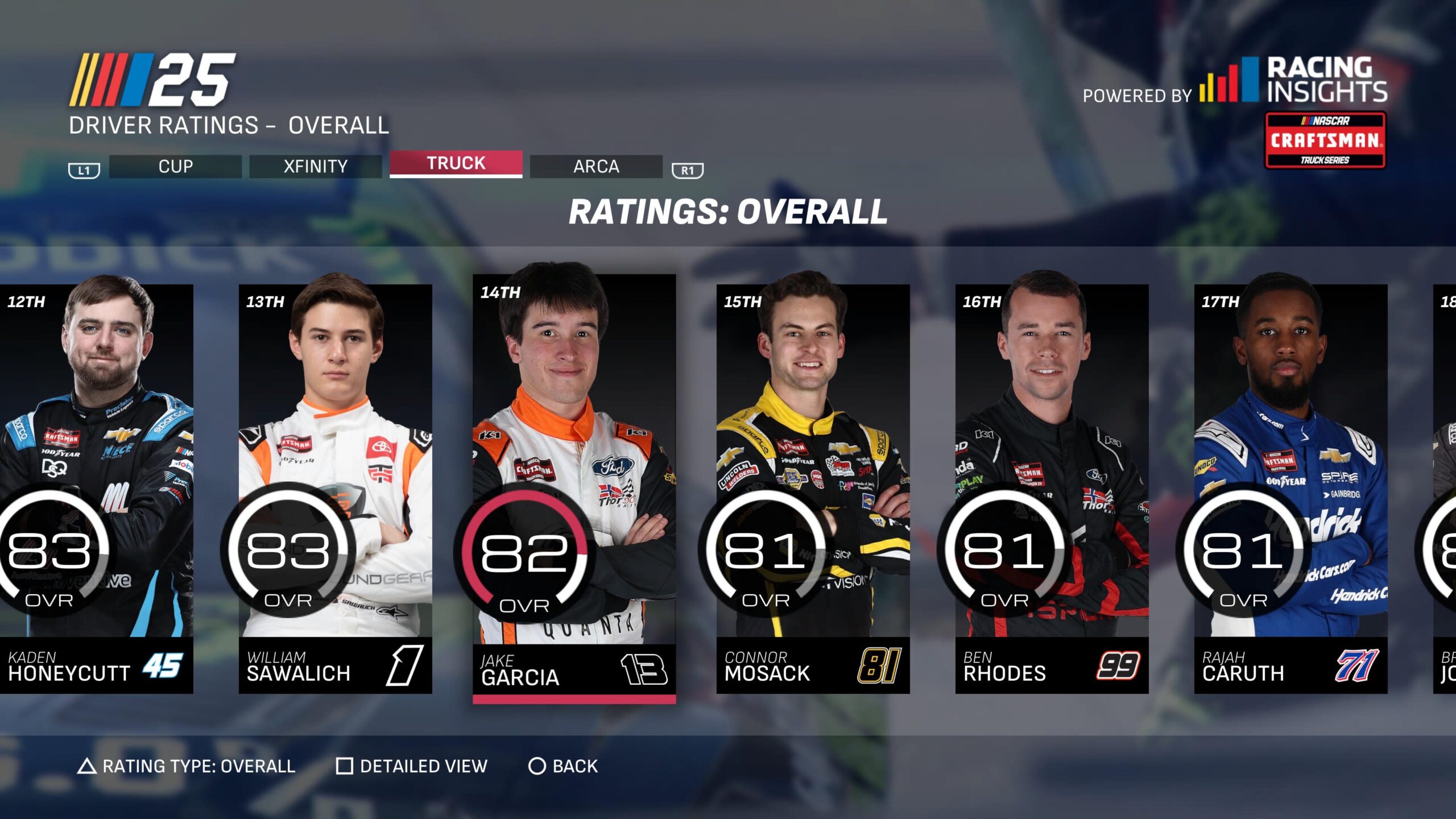Screen dimensions: 1456x819
Task: Choose William Sawalich's driver card
Action: pos(335,489)
